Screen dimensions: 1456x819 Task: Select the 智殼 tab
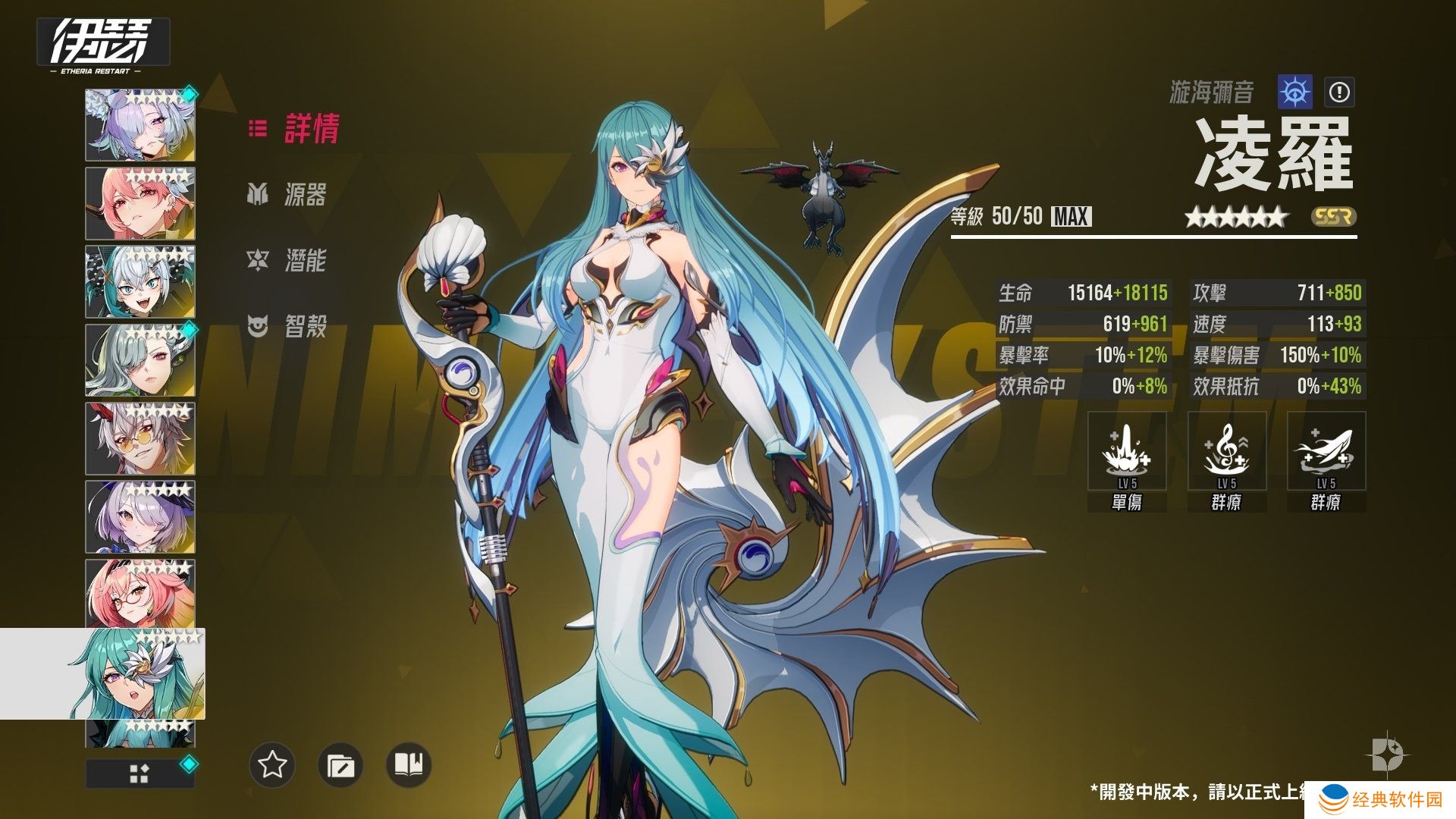tap(288, 327)
